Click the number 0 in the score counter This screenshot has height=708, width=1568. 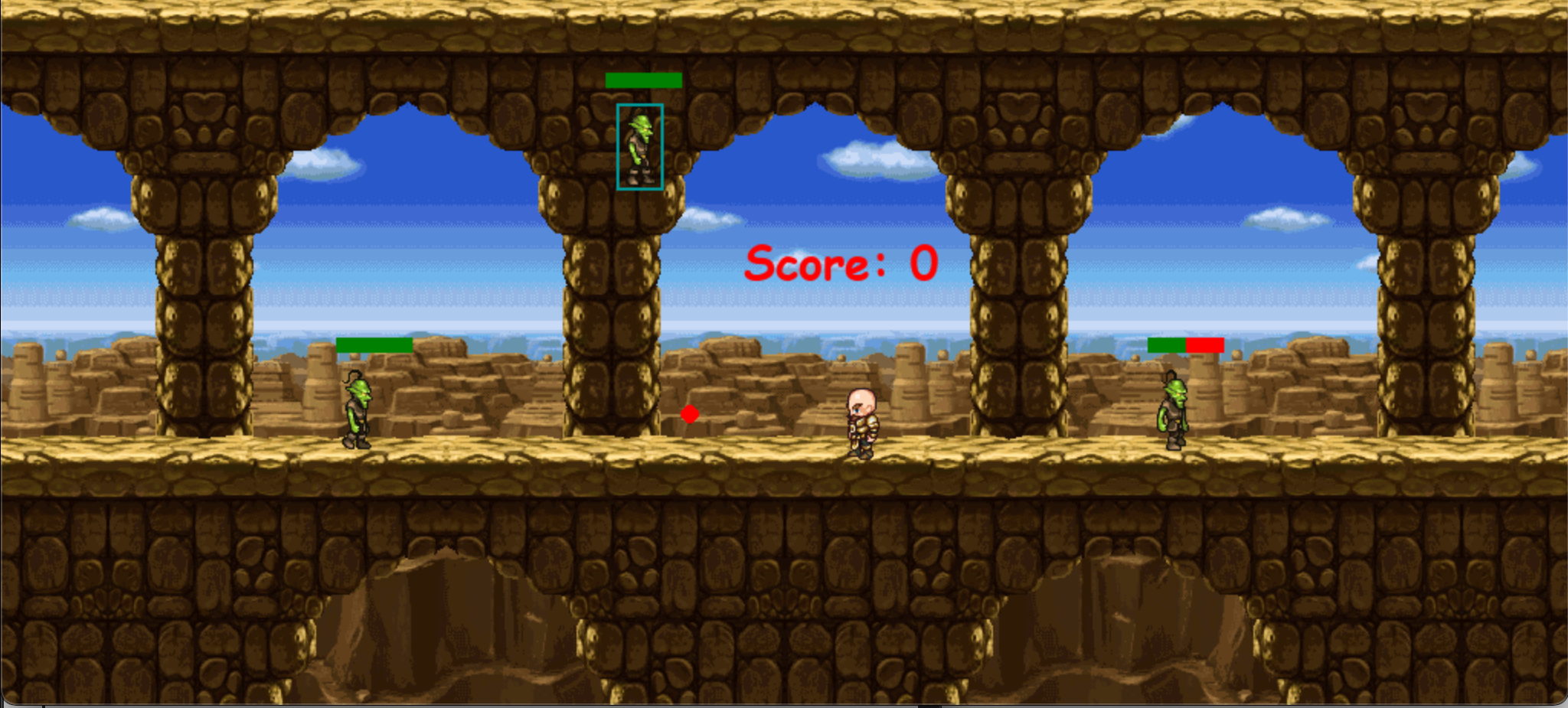(x=923, y=263)
